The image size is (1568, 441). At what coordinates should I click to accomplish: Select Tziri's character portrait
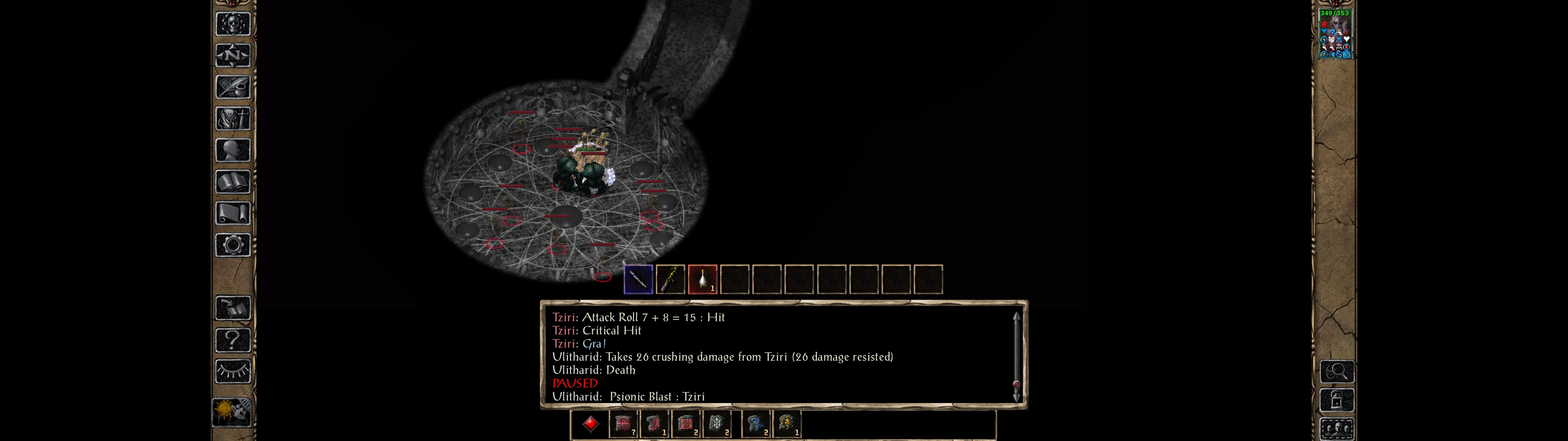(1335, 34)
